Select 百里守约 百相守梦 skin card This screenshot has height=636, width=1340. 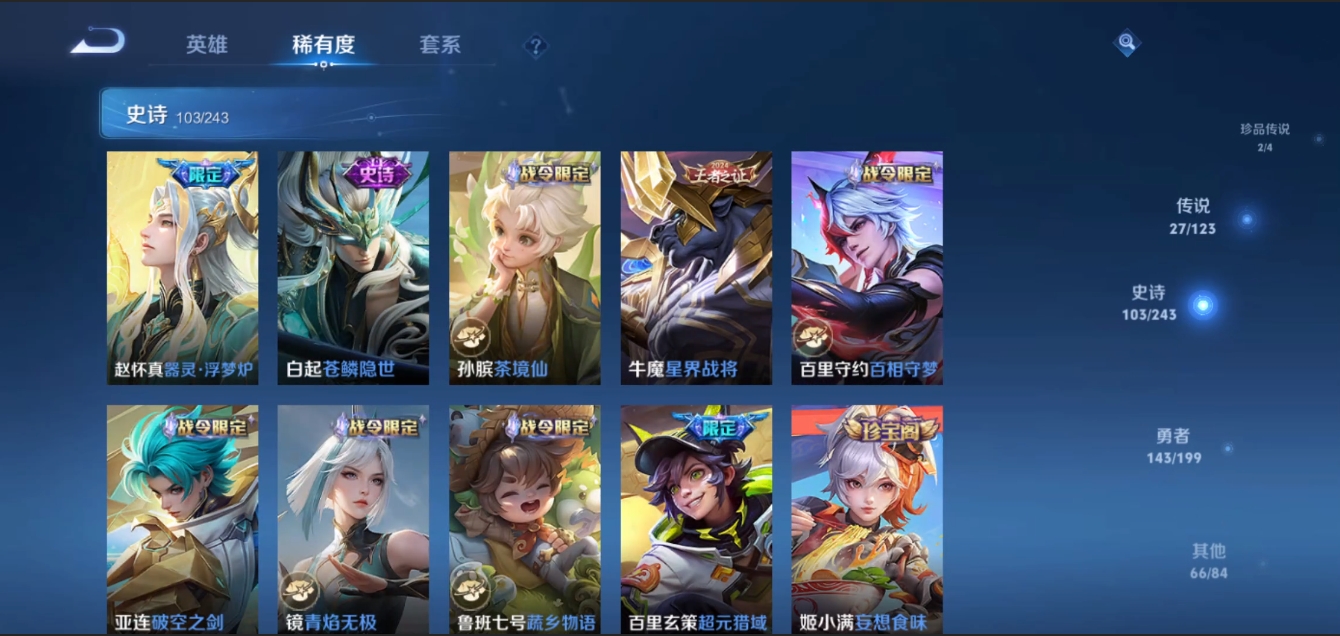[867, 268]
